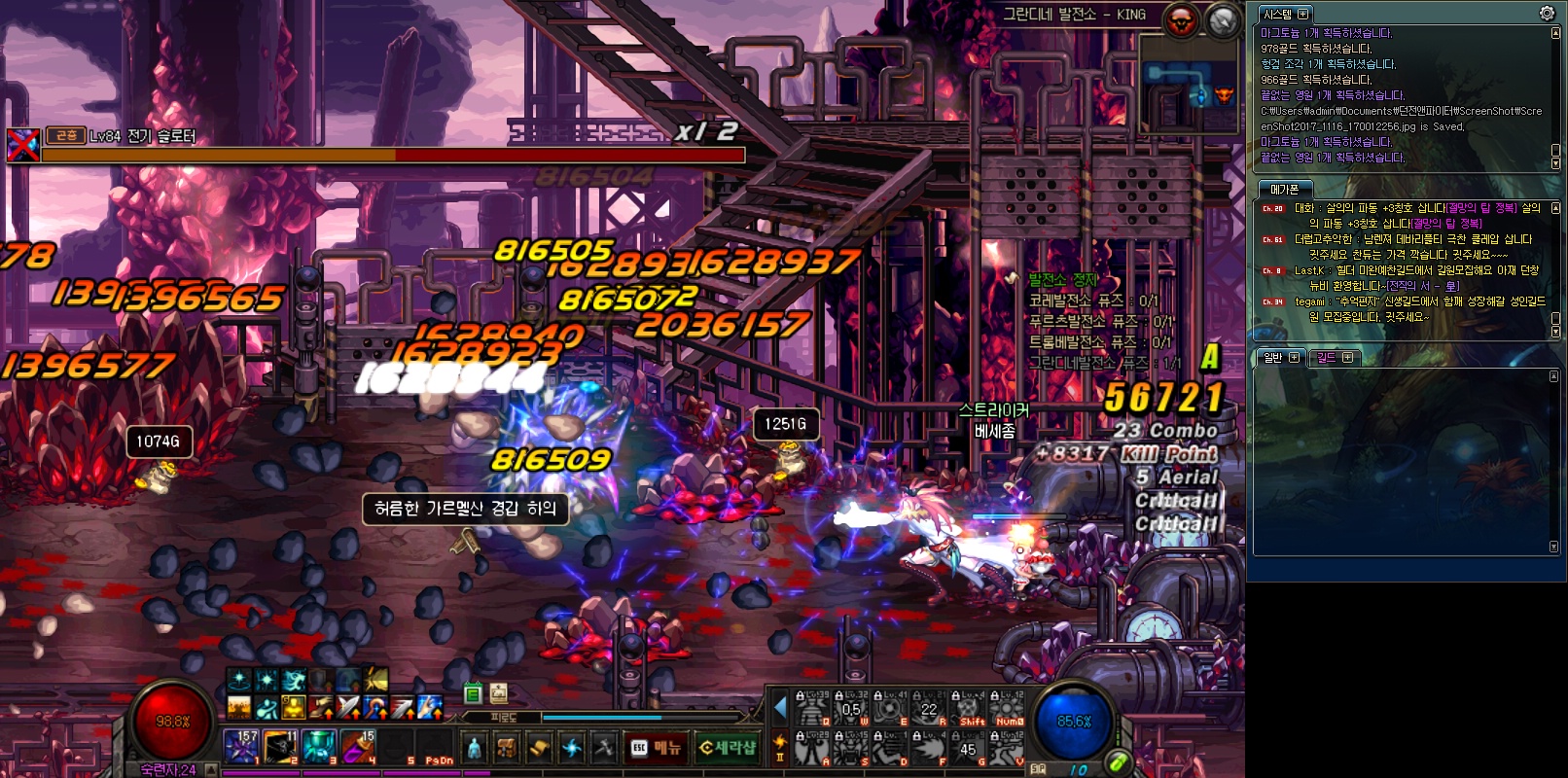Open chat settings gear icon

tap(1547, 13)
